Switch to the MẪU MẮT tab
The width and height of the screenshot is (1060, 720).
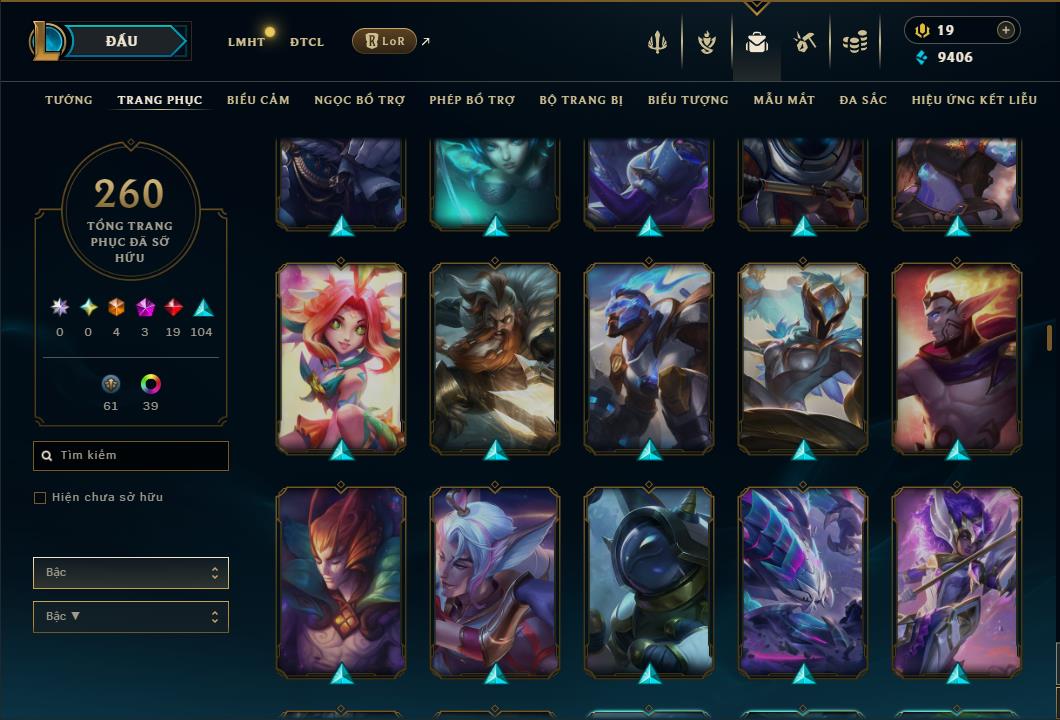tap(784, 100)
